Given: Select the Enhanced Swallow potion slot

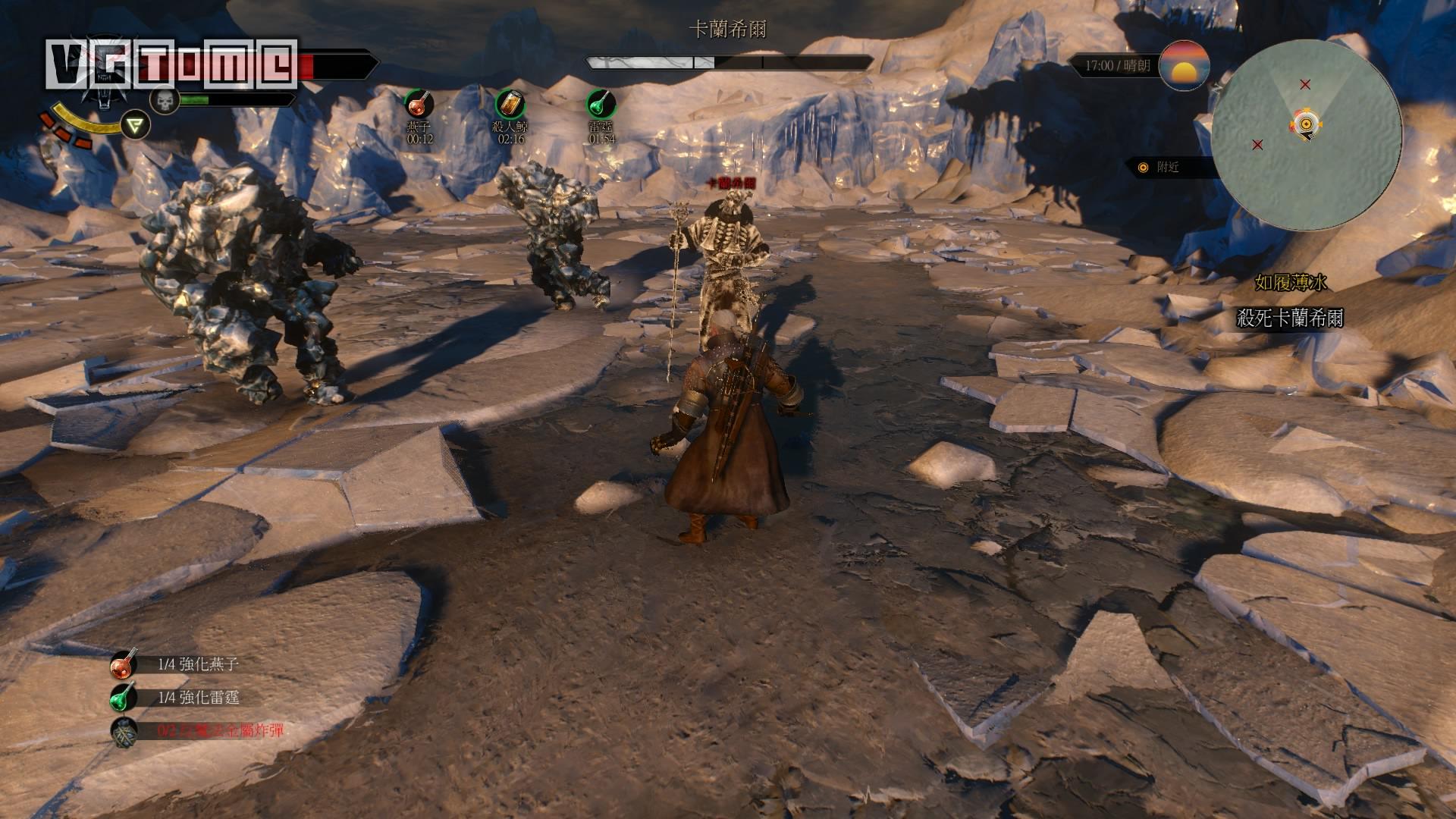Looking at the screenshot, I should (x=124, y=665).
